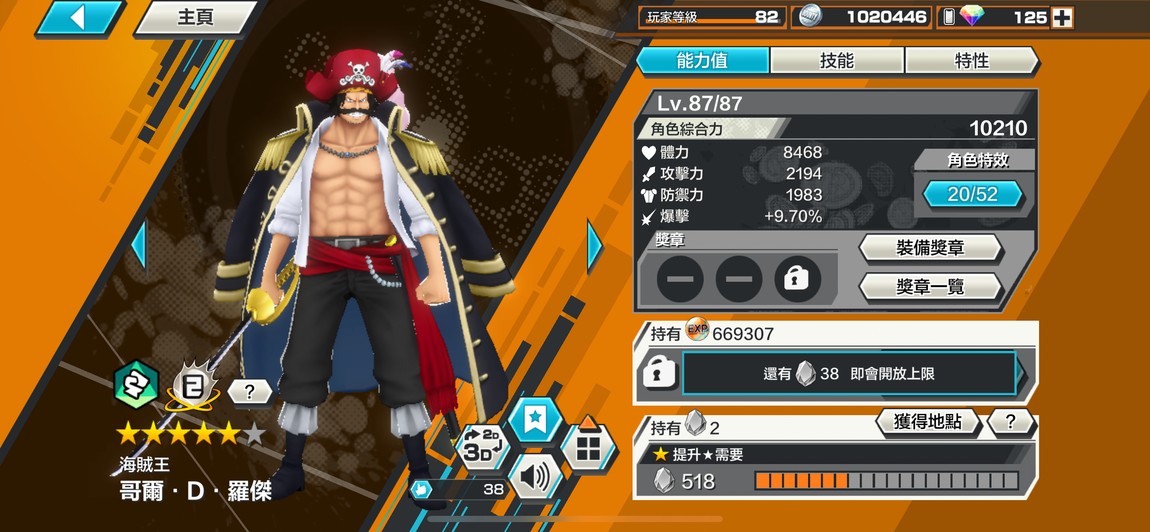Select the locked medal slot
This screenshot has width=1150, height=532.
[796, 279]
